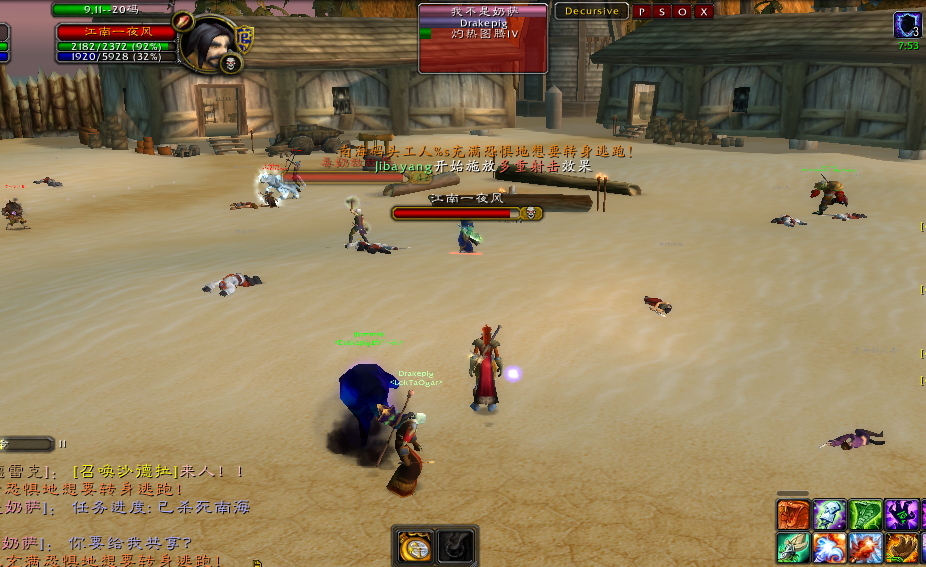The image size is (926, 567).
Task: Click the skull icon on the target frame
Action: pyautogui.click(x=232, y=64)
